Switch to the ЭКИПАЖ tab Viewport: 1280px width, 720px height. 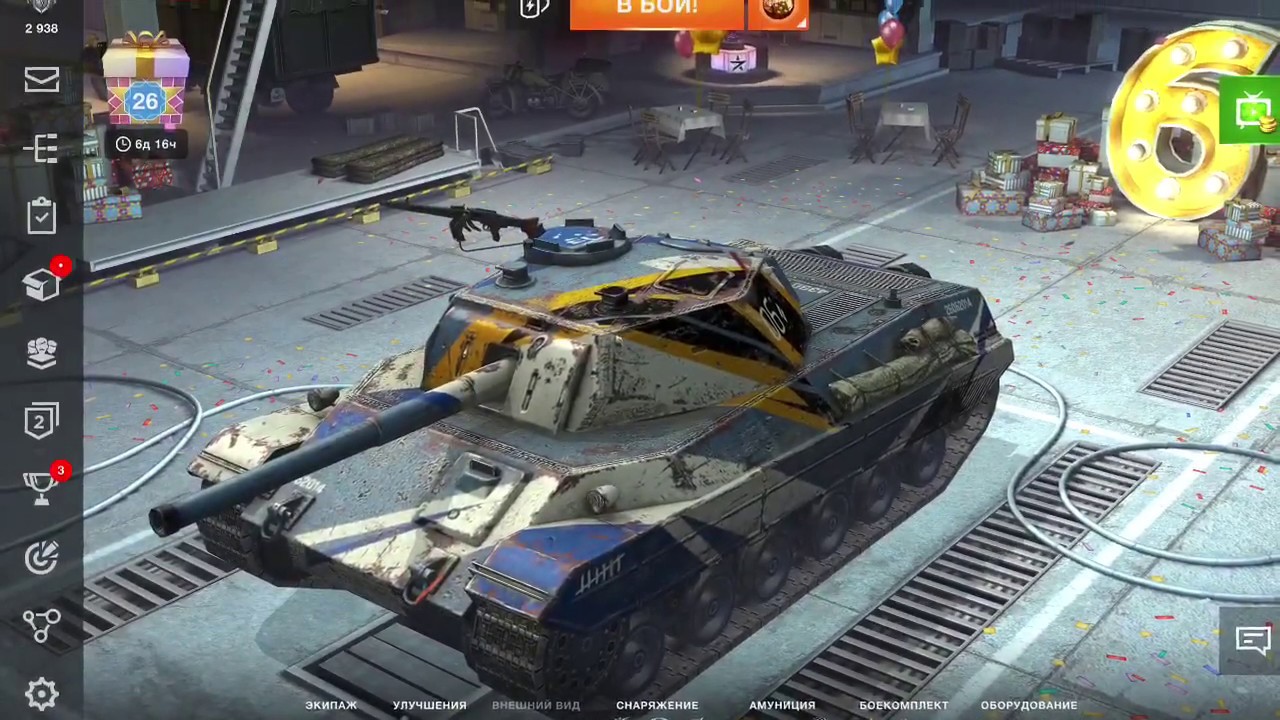click(330, 705)
